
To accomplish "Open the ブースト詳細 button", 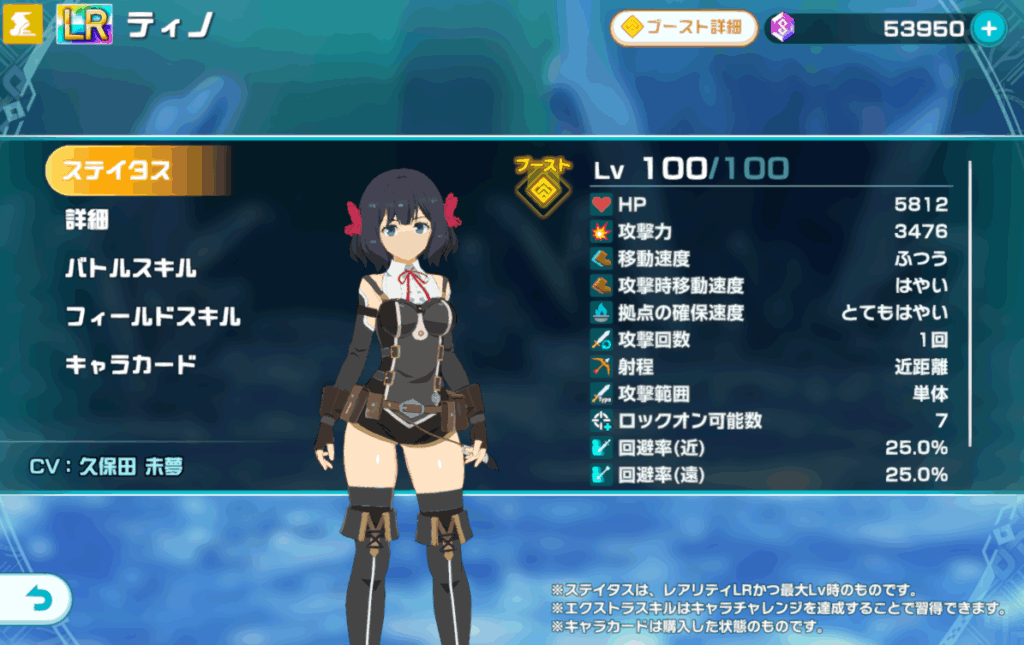I will [x=683, y=28].
